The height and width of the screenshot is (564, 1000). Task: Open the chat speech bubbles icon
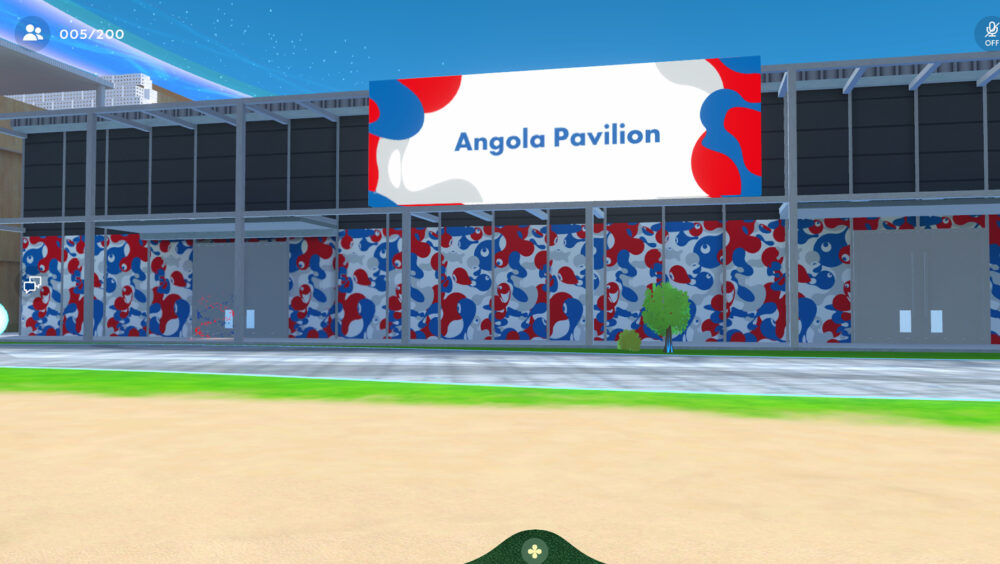tap(32, 285)
